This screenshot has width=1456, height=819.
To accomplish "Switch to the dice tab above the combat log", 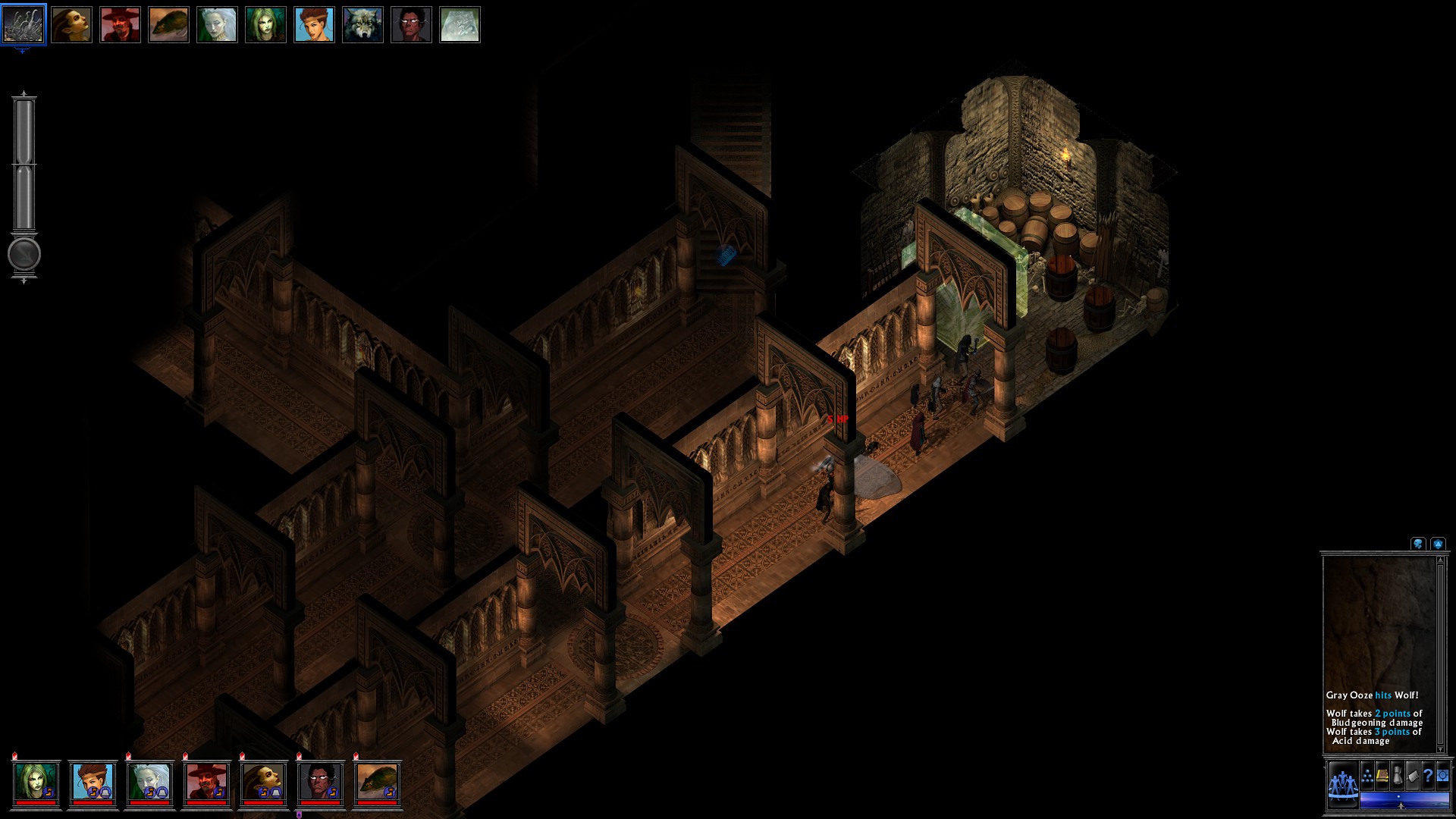I will pyautogui.click(x=1438, y=544).
